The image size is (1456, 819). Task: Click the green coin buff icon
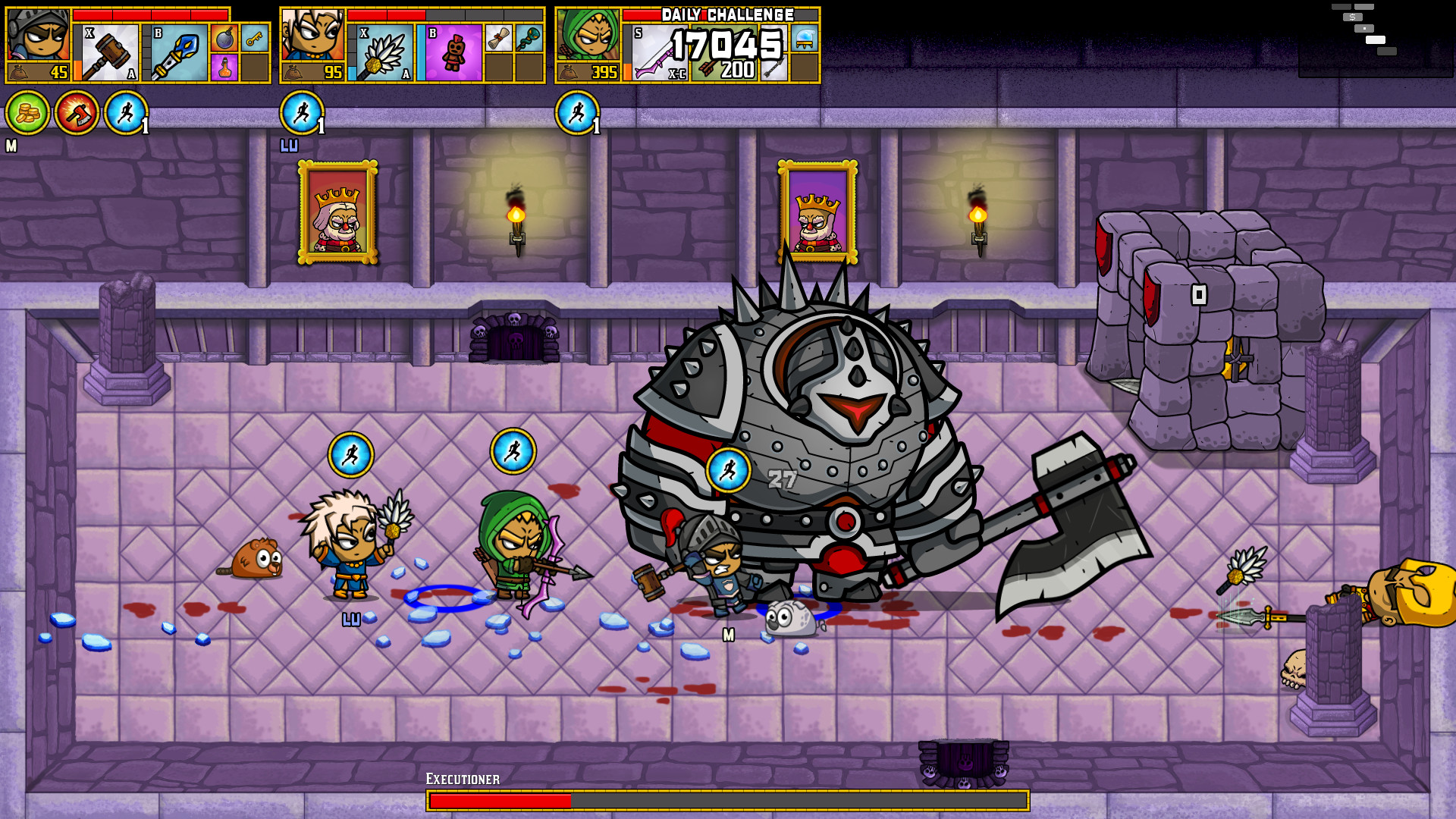27,112
